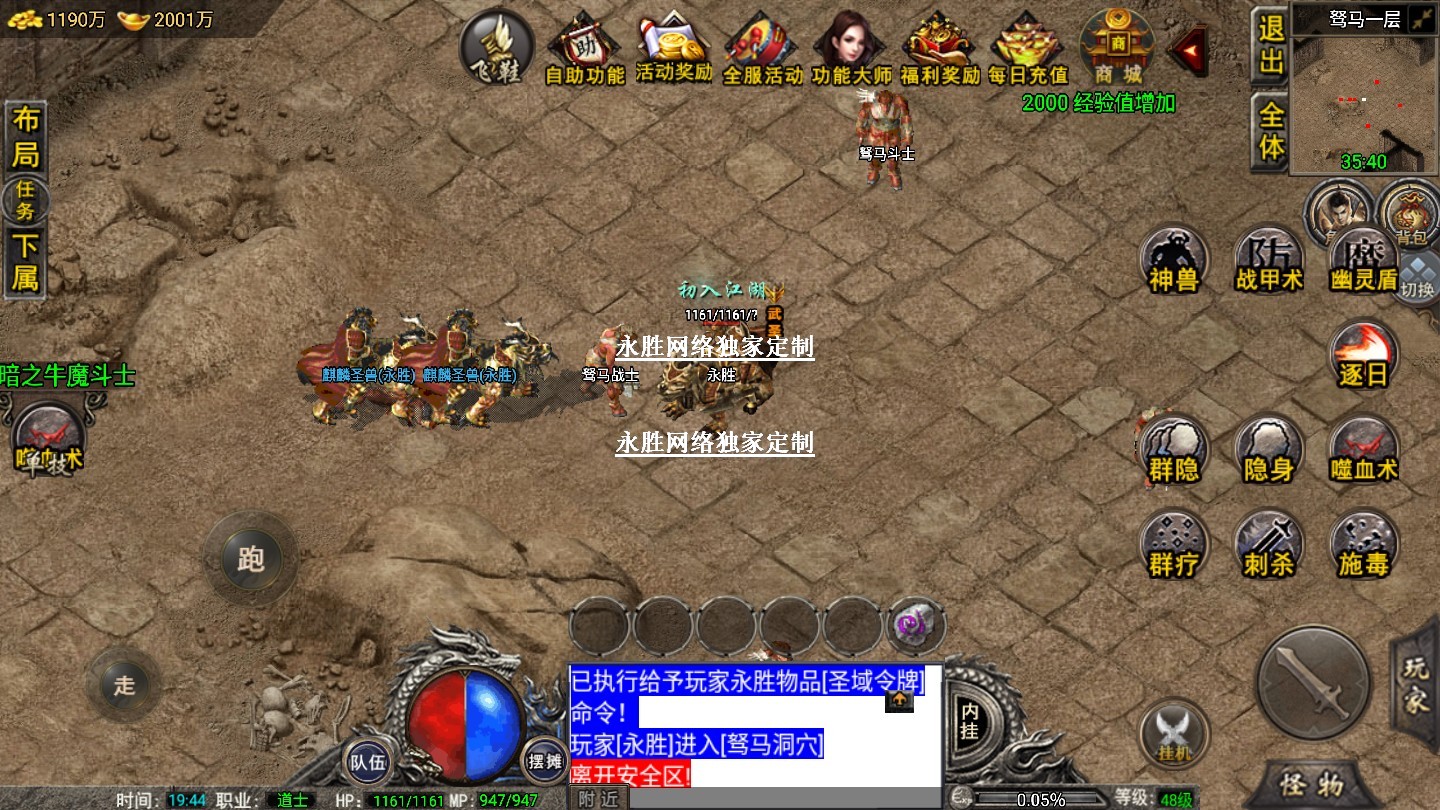
Task: Summon with the 神兽 skill
Action: coord(1174,260)
